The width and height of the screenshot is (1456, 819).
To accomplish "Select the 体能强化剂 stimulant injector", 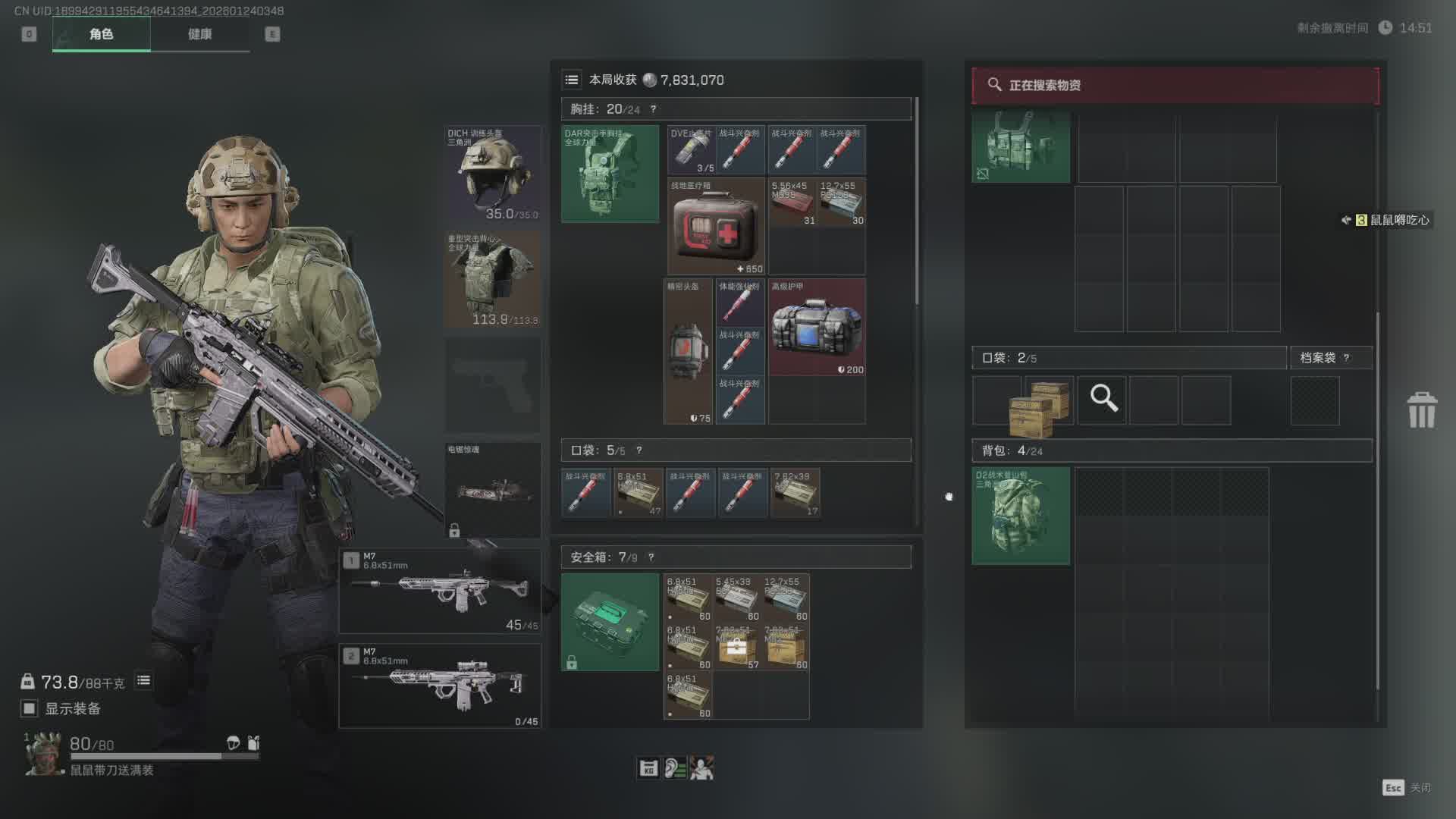I will pos(740,303).
